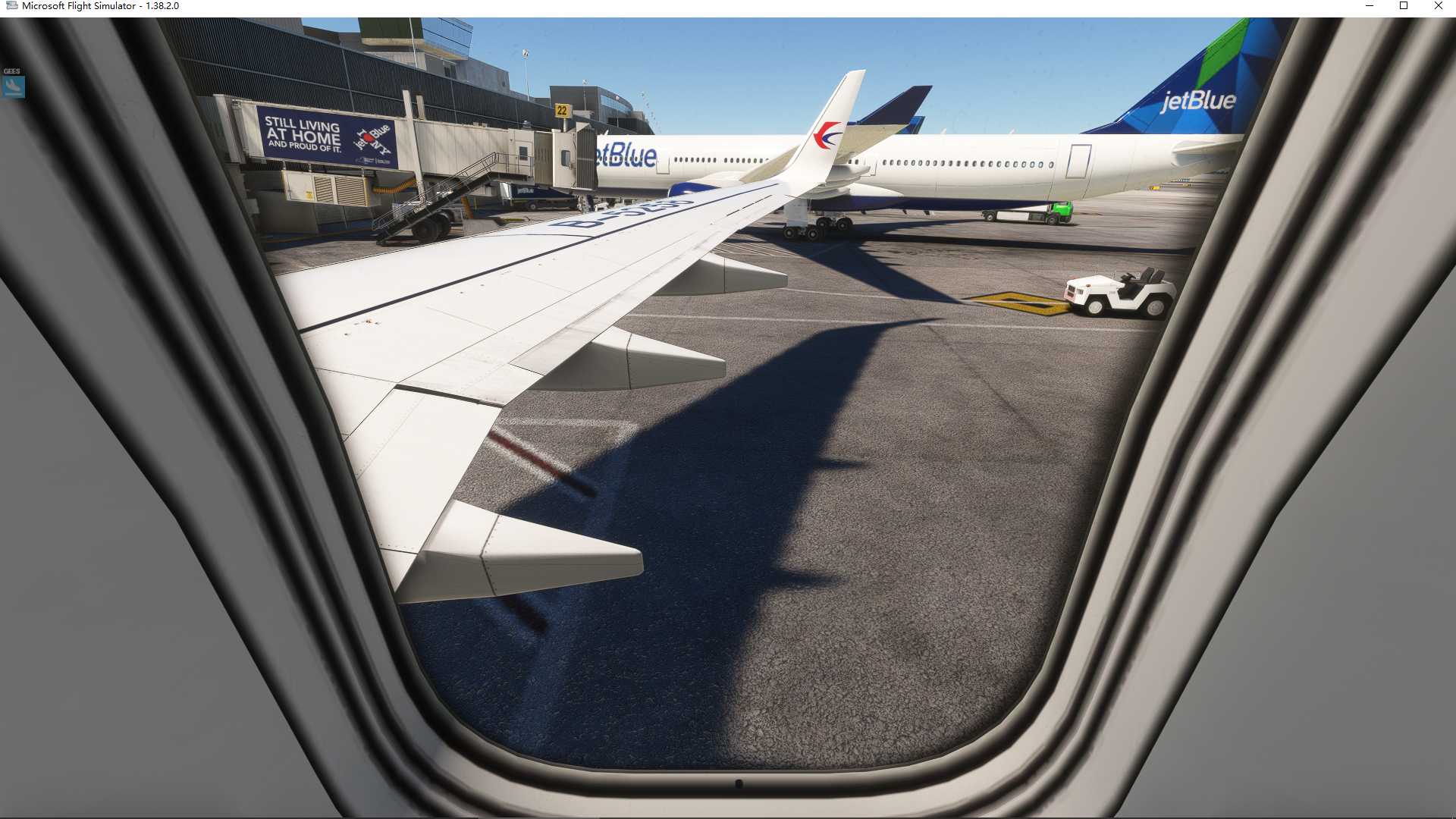Select the jetBlue tail logo on the A321

[1200, 100]
